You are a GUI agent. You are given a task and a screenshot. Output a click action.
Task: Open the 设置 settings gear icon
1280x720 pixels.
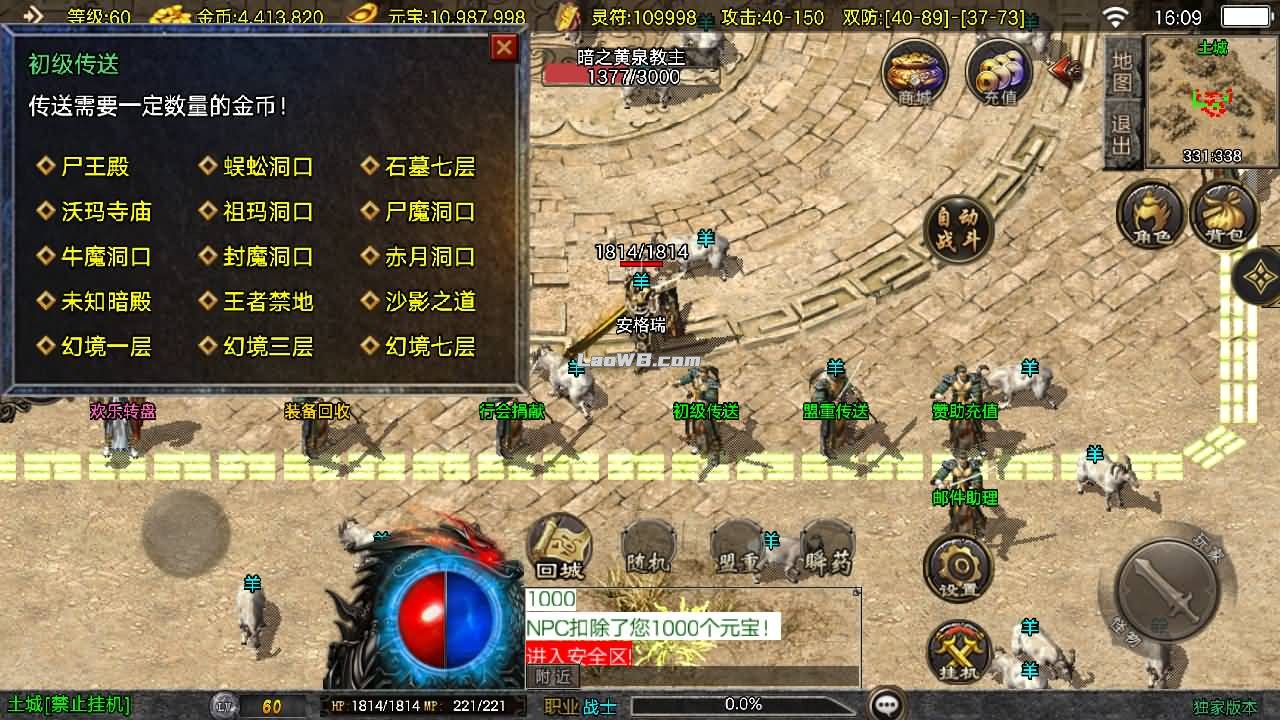(957, 565)
